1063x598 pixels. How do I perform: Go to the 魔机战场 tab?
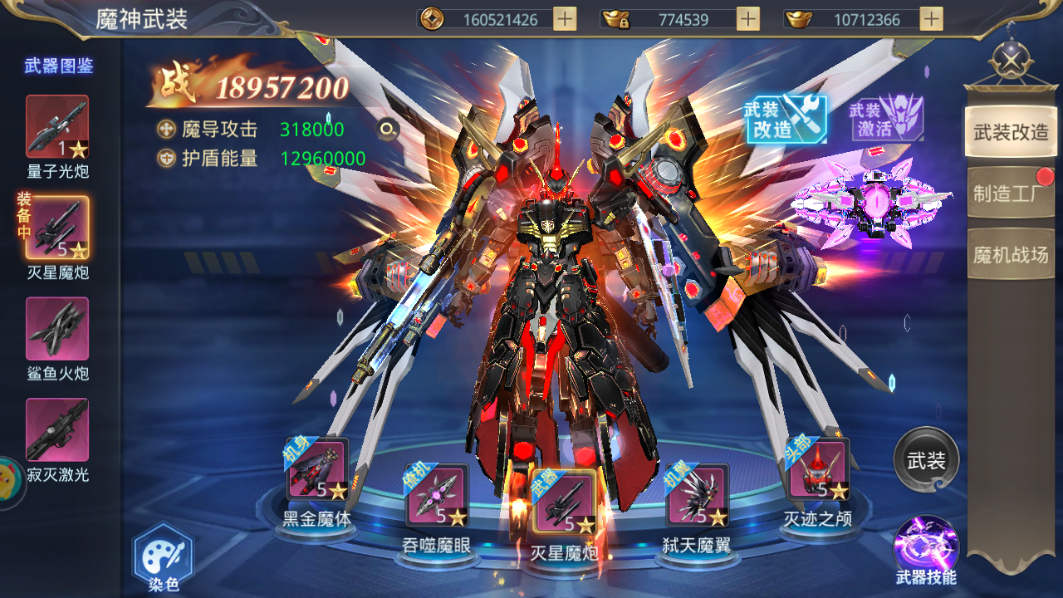tap(1010, 255)
